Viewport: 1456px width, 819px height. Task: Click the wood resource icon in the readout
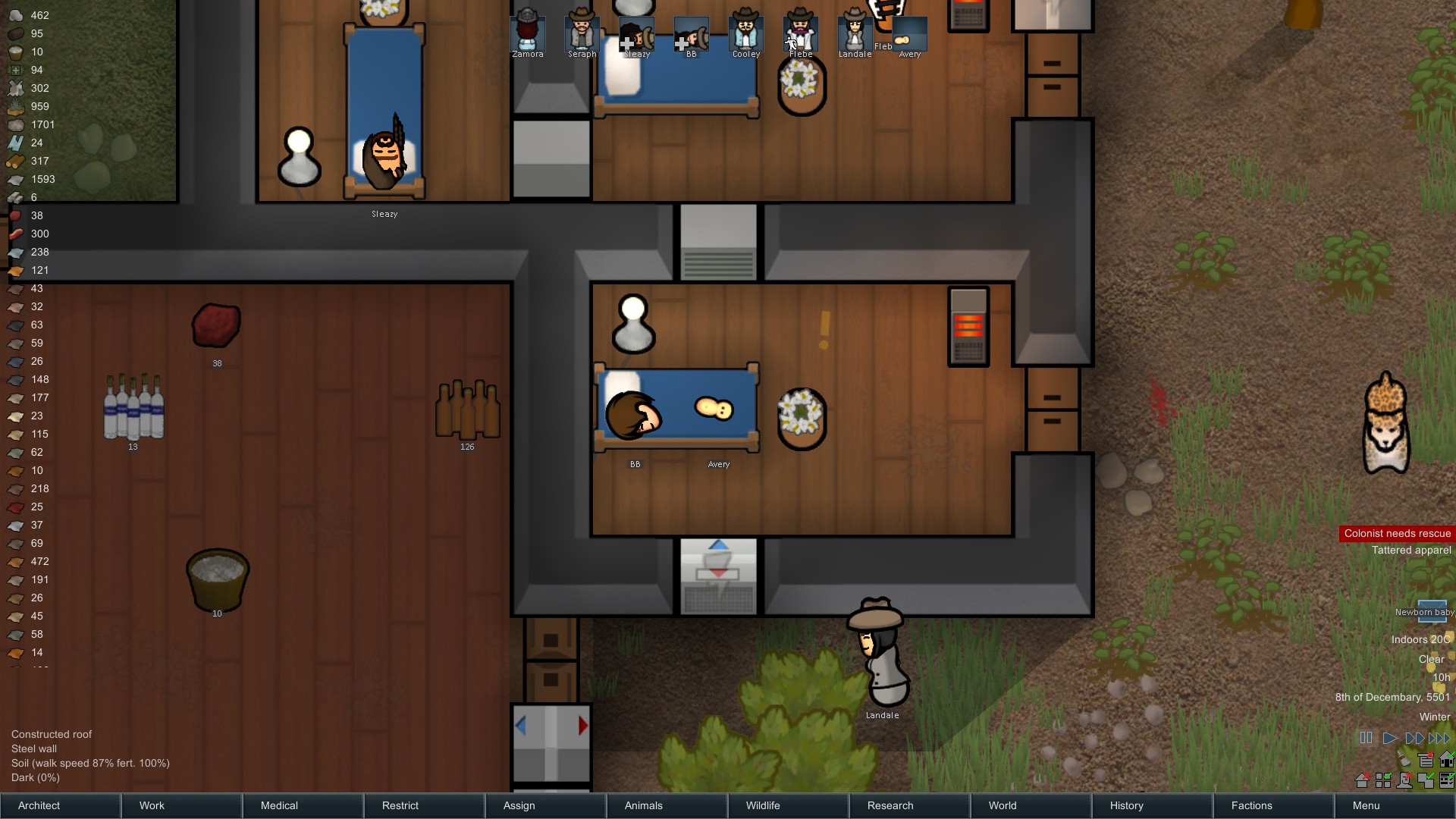[x=16, y=161]
